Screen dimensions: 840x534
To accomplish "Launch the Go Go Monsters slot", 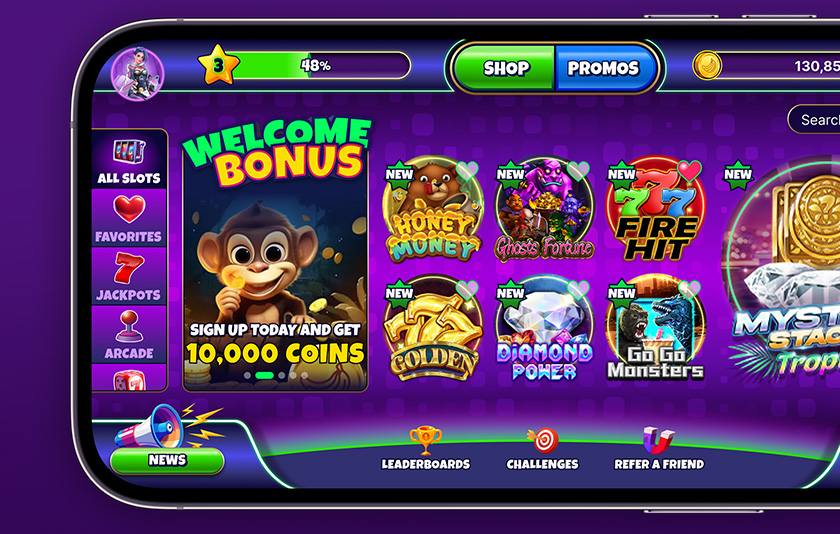I will point(655,330).
